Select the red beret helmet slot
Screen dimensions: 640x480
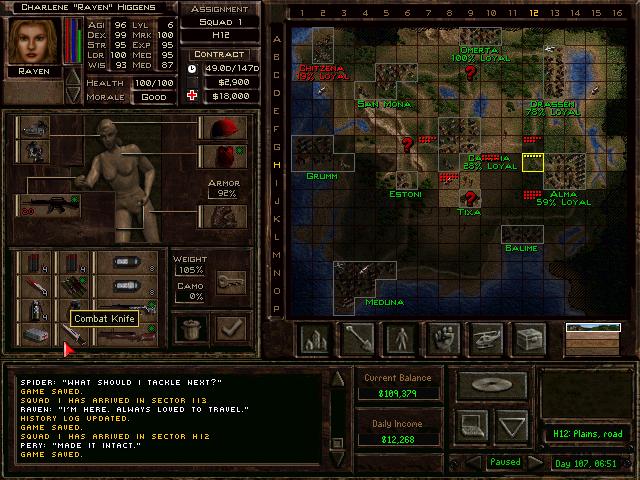pyautogui.click(x=222, y=128)
